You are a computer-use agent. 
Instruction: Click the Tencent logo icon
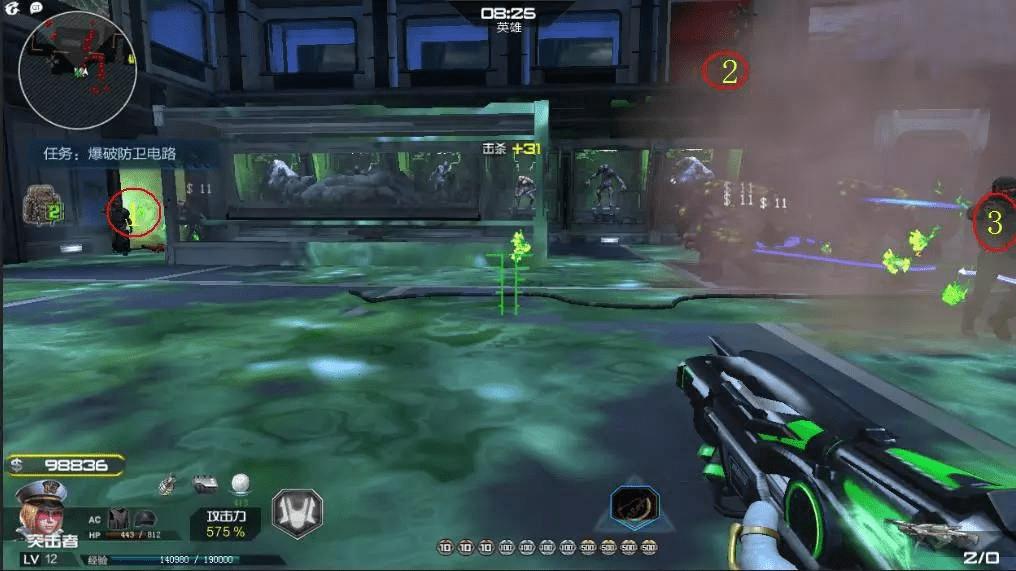click(14, 7)
